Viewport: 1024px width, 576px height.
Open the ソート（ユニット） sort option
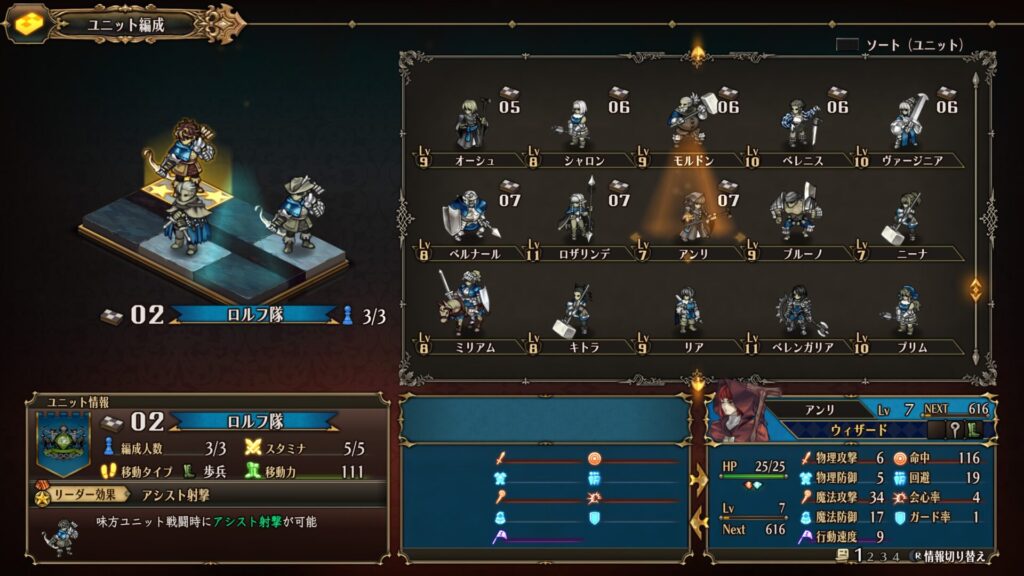pos(900,45)
